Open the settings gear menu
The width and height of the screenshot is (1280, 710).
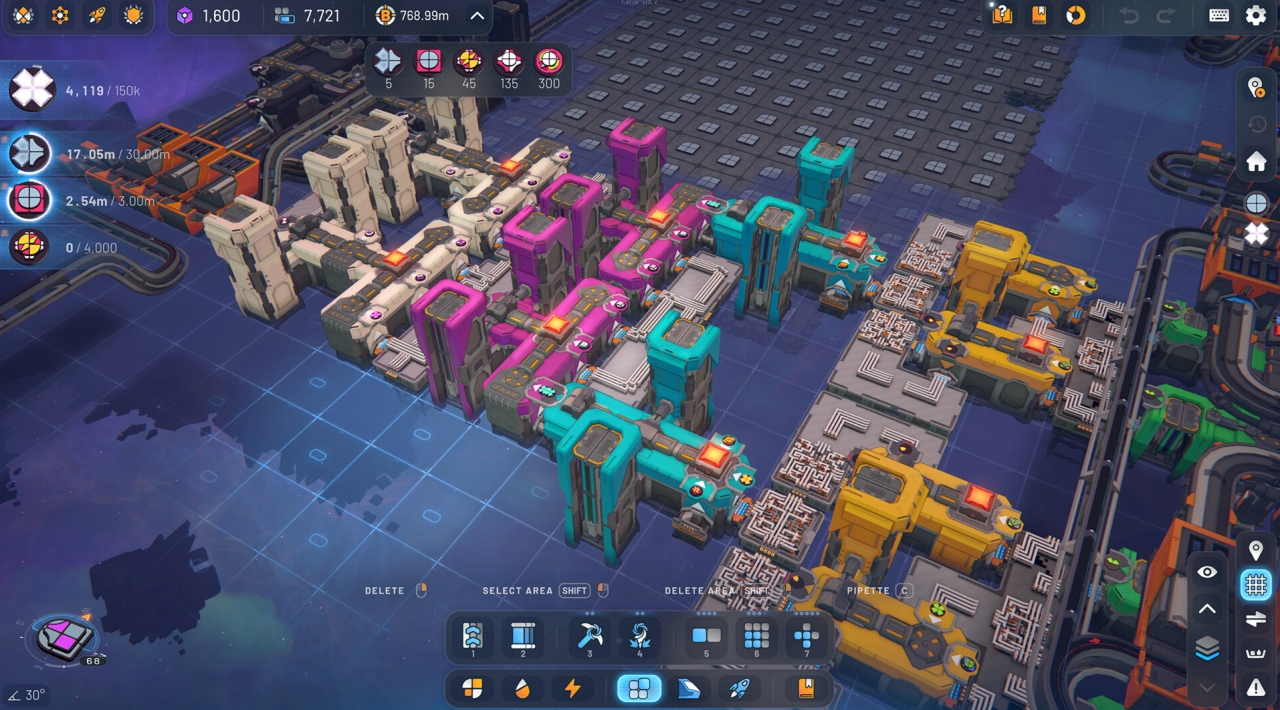pyautogui.click(x=1255, y=15)
